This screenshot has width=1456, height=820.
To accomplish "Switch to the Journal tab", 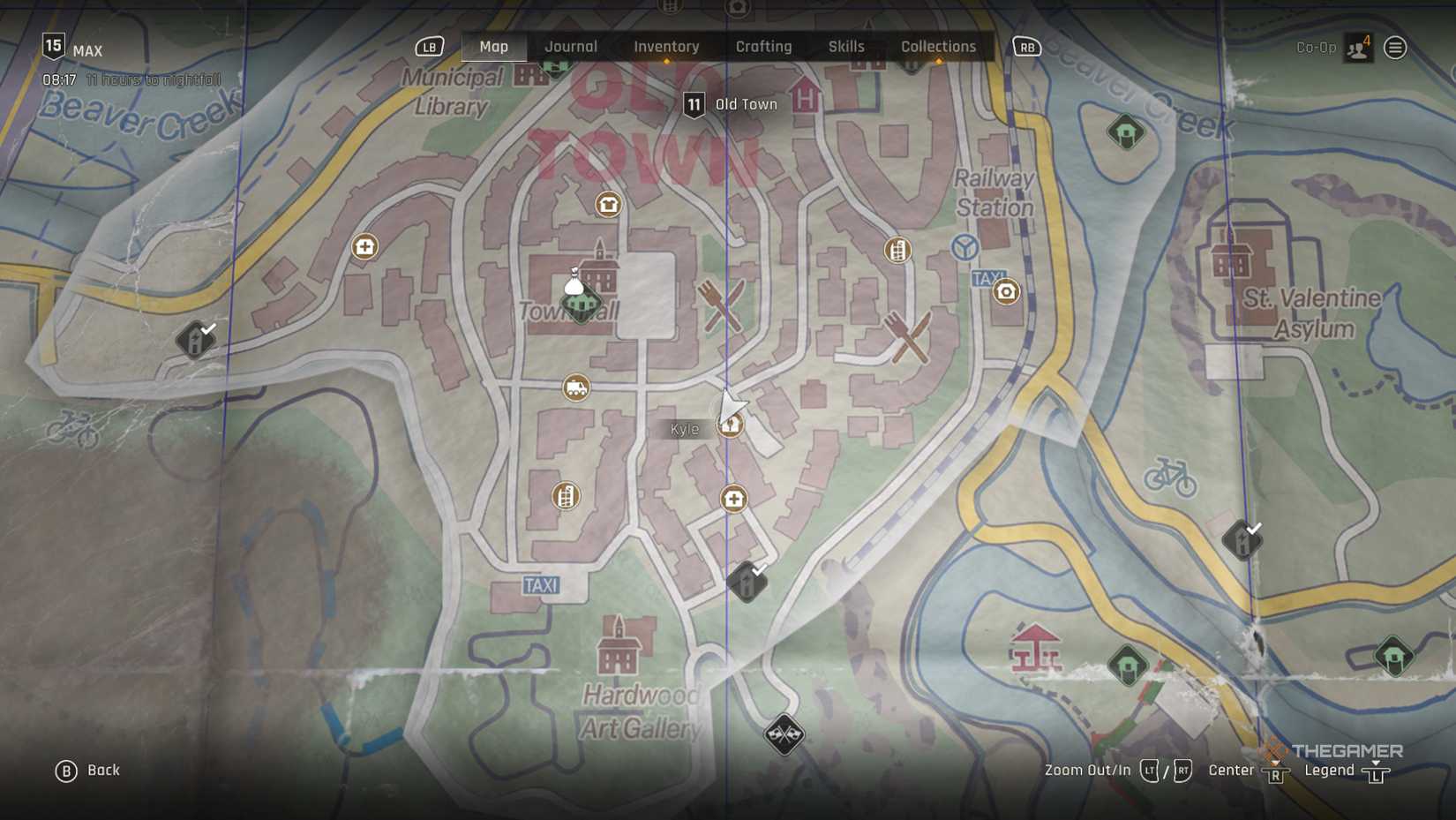I will pos(570,47).
